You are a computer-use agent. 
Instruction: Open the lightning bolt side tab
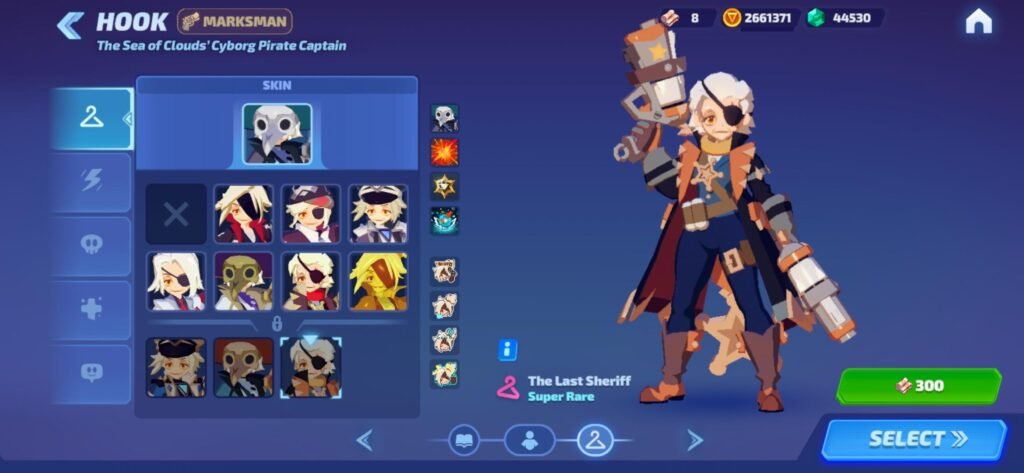pyautogui.click(x=92, y=182)
